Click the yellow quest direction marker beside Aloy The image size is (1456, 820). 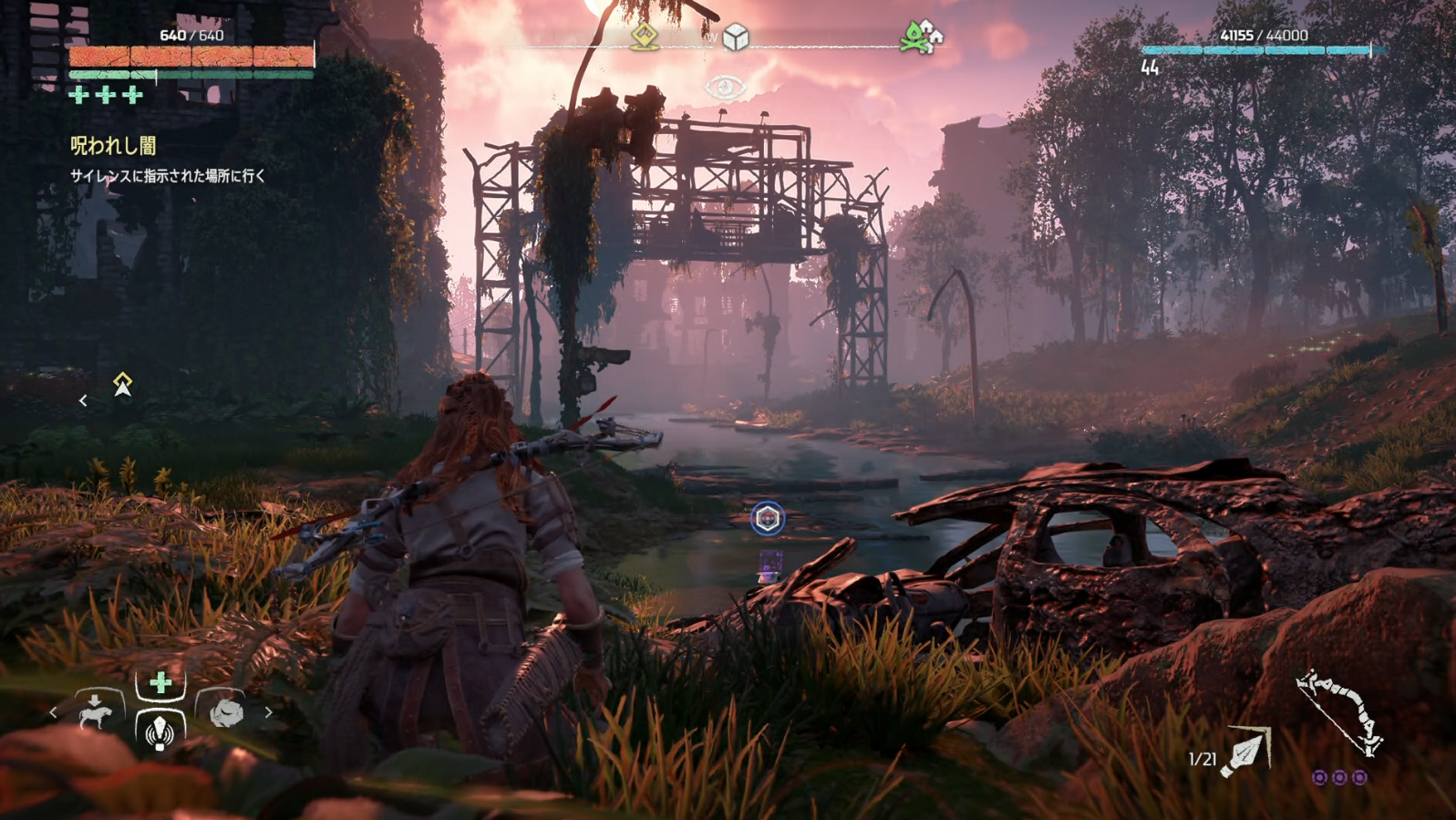click(x=122, y=384)
